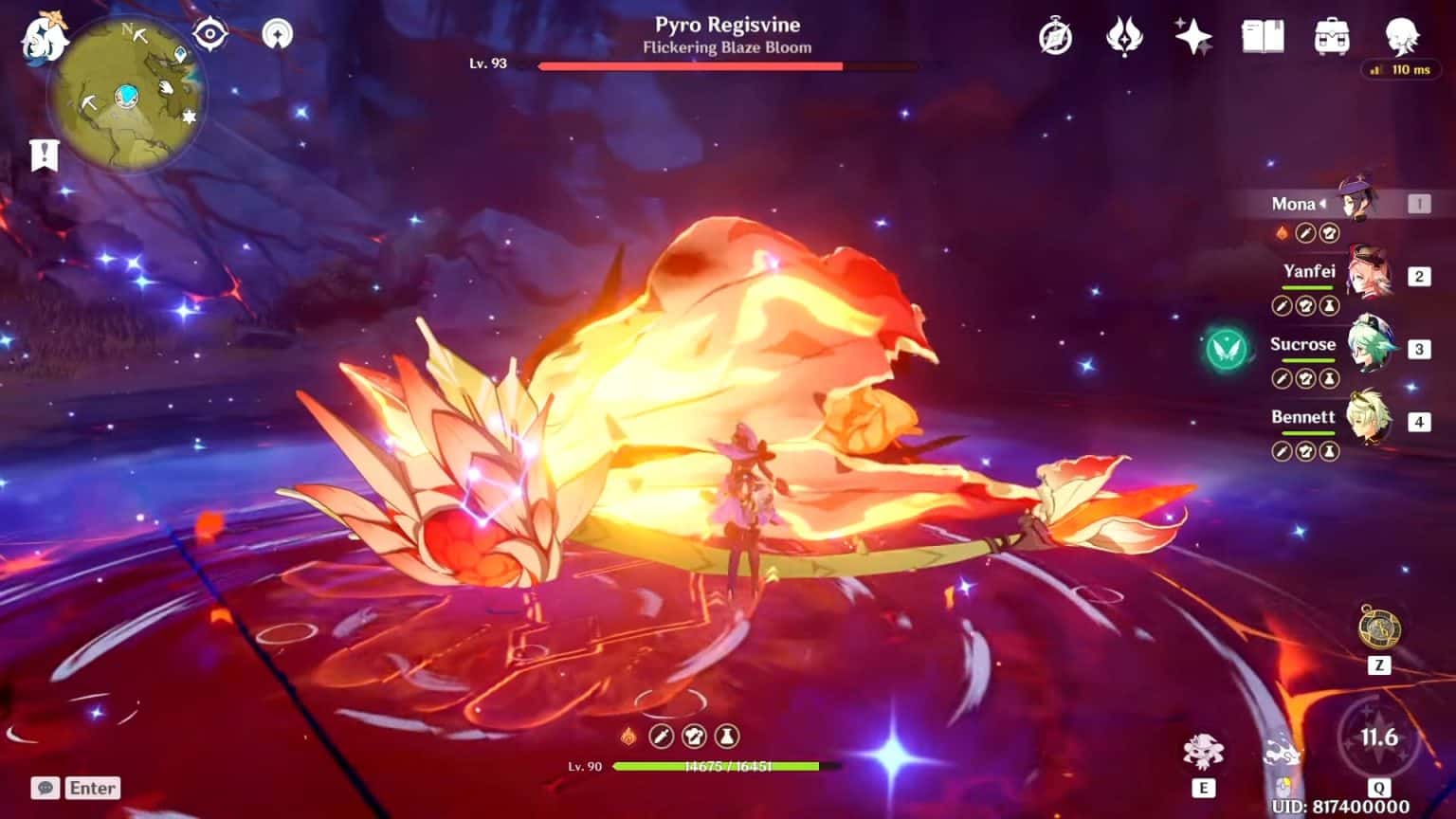The width and height of the screenshot is (1456, 819).
Task: Open the chat box with Enter icon
Action: [x=76, y=788]
